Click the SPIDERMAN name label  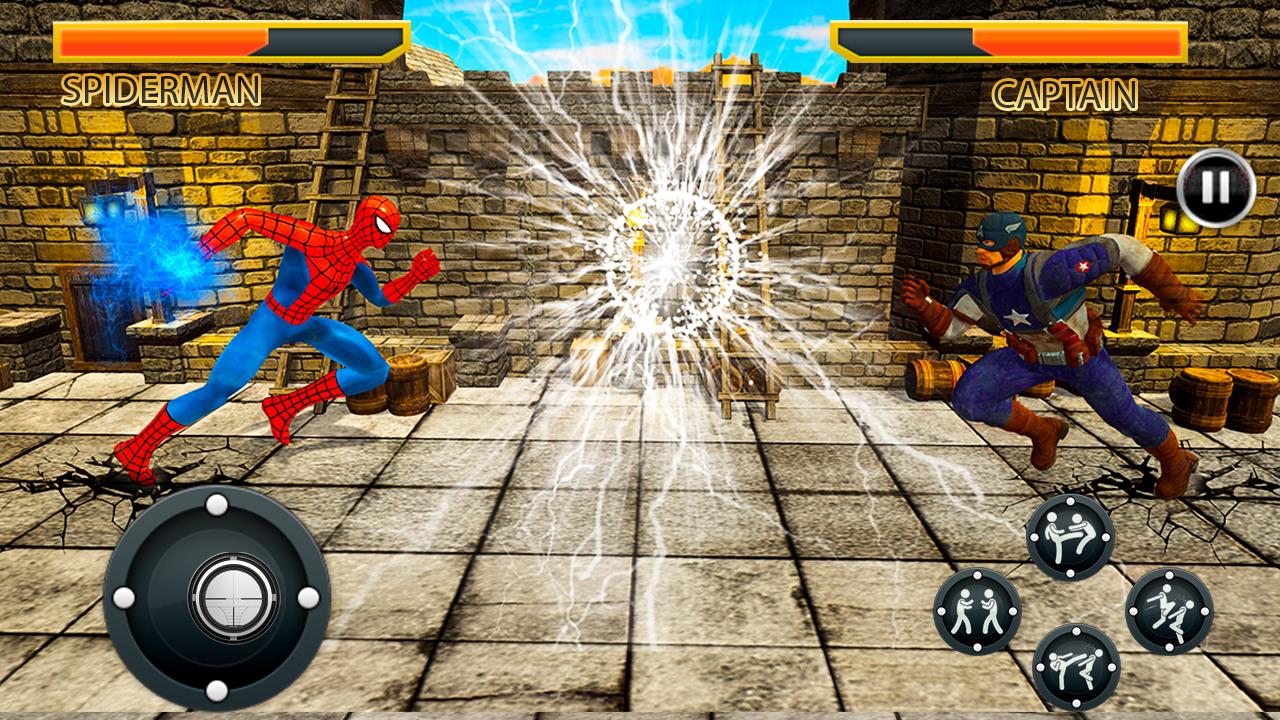(163, 92)
